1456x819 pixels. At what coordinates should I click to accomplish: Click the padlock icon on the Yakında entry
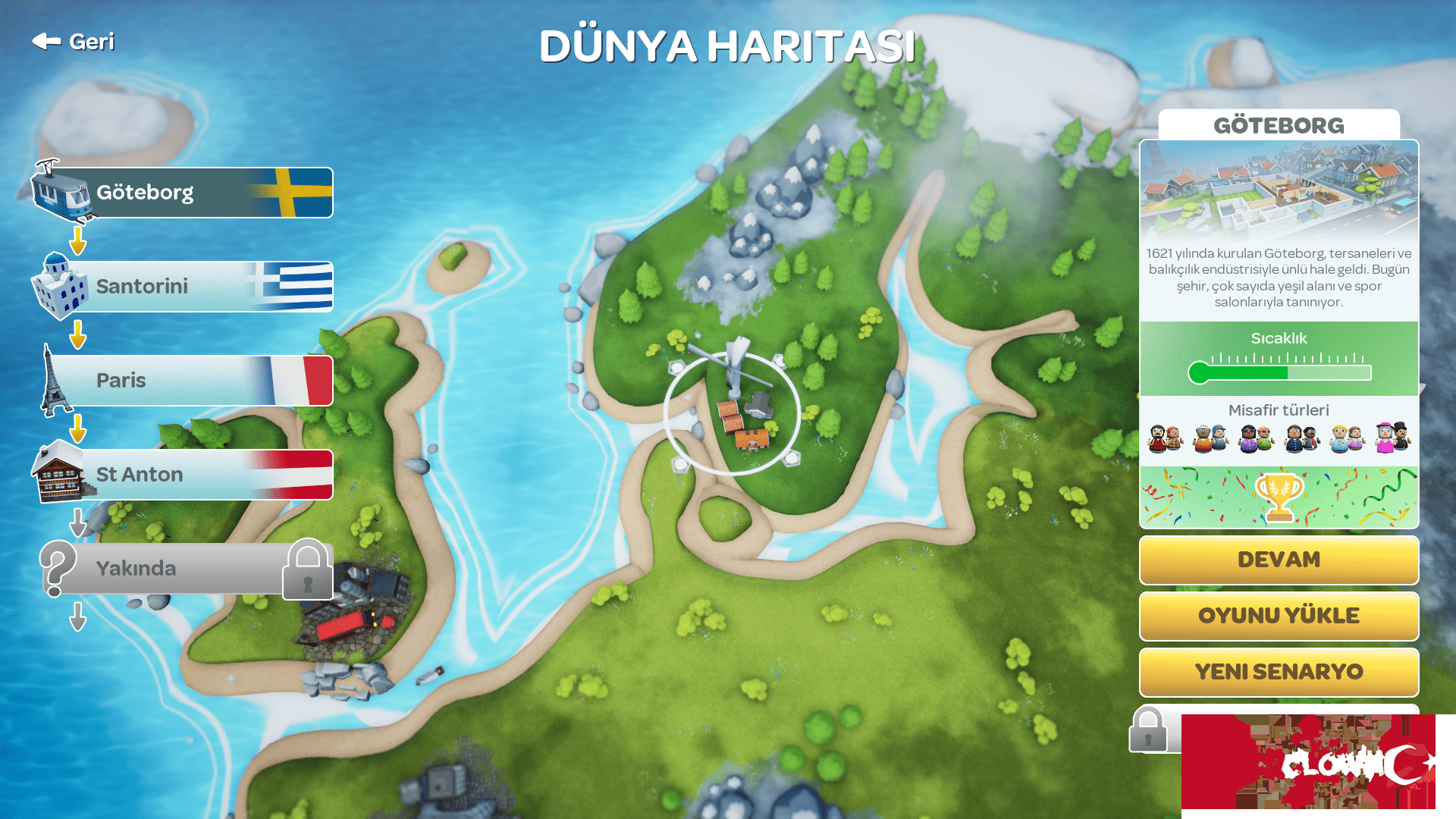tap(306, 570)
